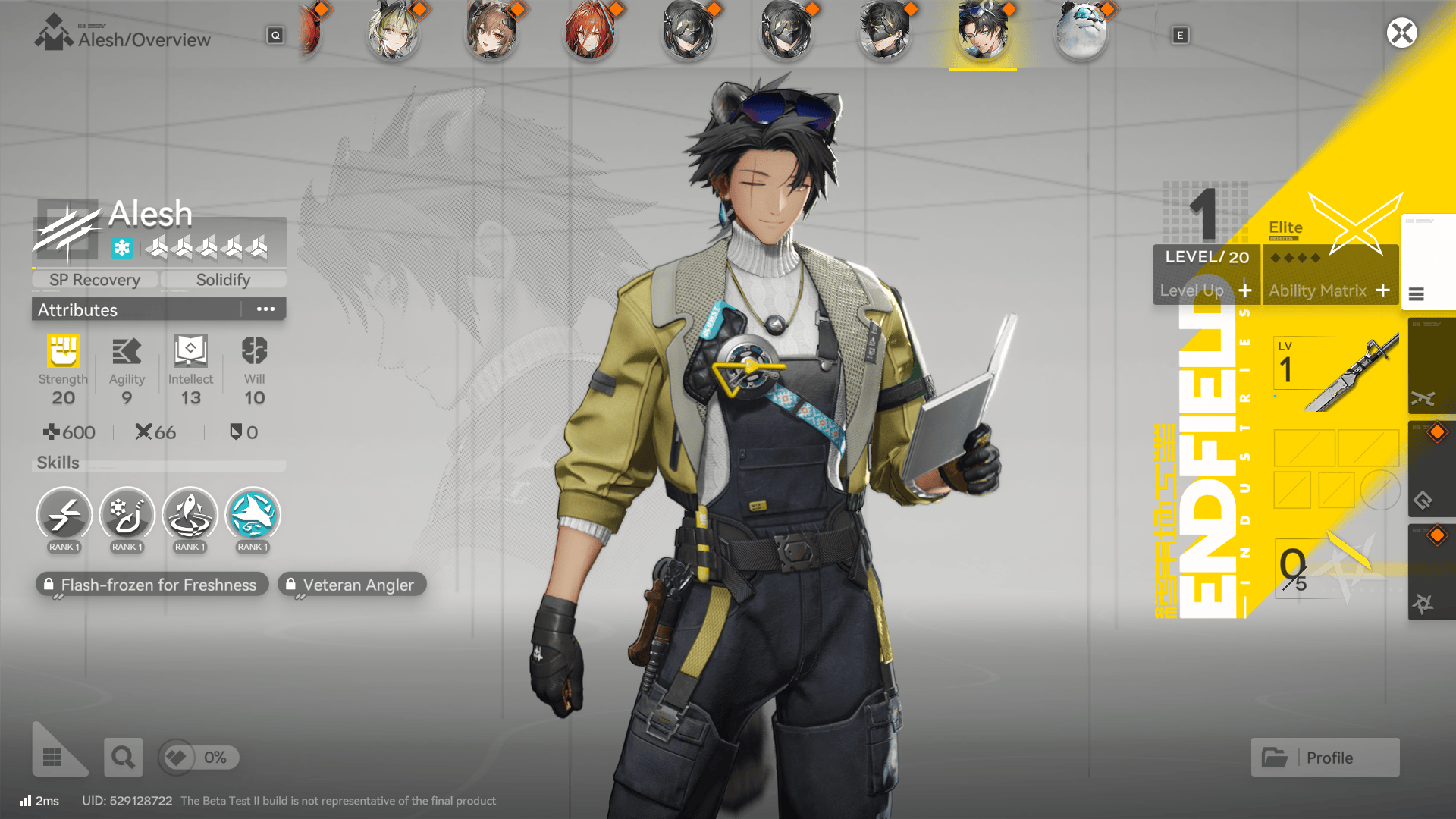The width and height of the screenshot is (1456, 819).
Task: Switch to the Solidify option
Action: coord(223,279)
